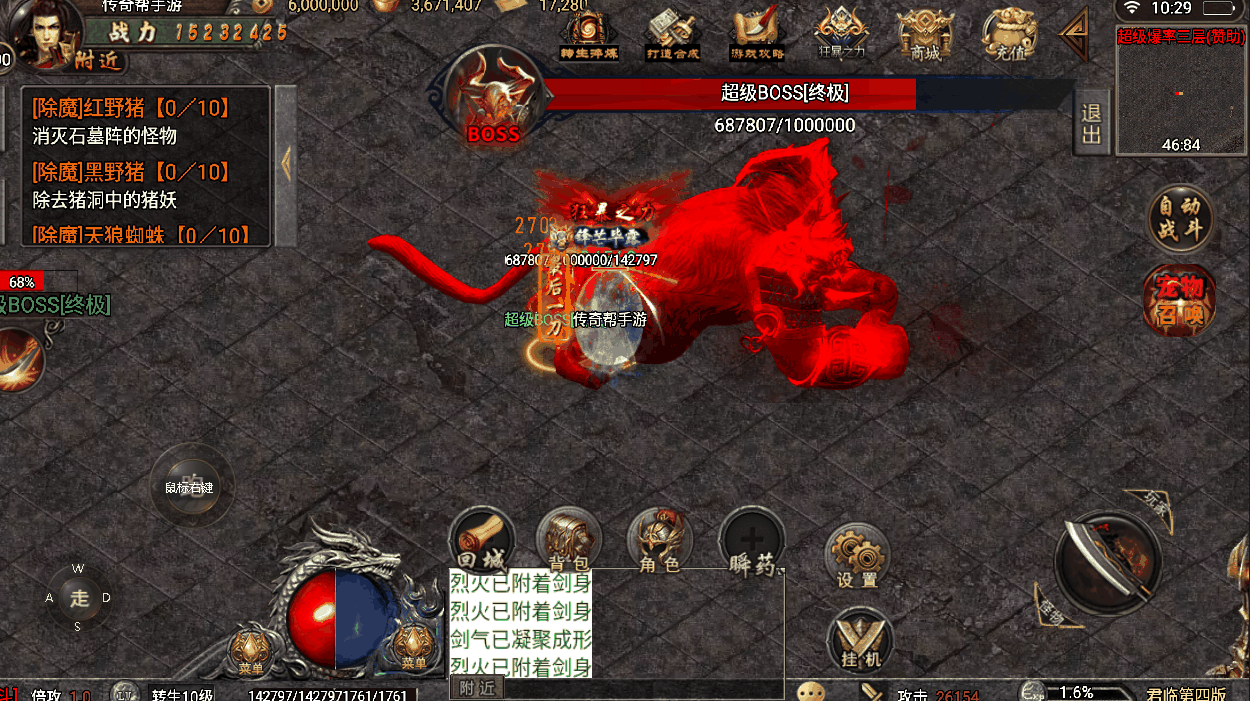
Task: Open the 打造合成 crafting menu
Action: [672, 35]
